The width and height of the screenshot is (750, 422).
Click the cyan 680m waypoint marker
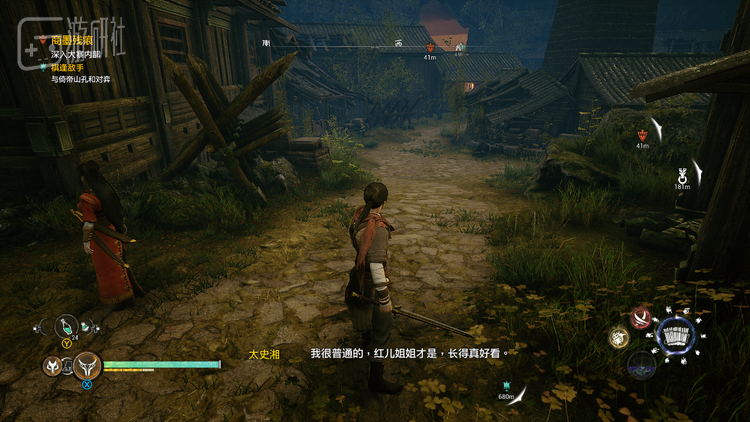(x=506, y=386)
